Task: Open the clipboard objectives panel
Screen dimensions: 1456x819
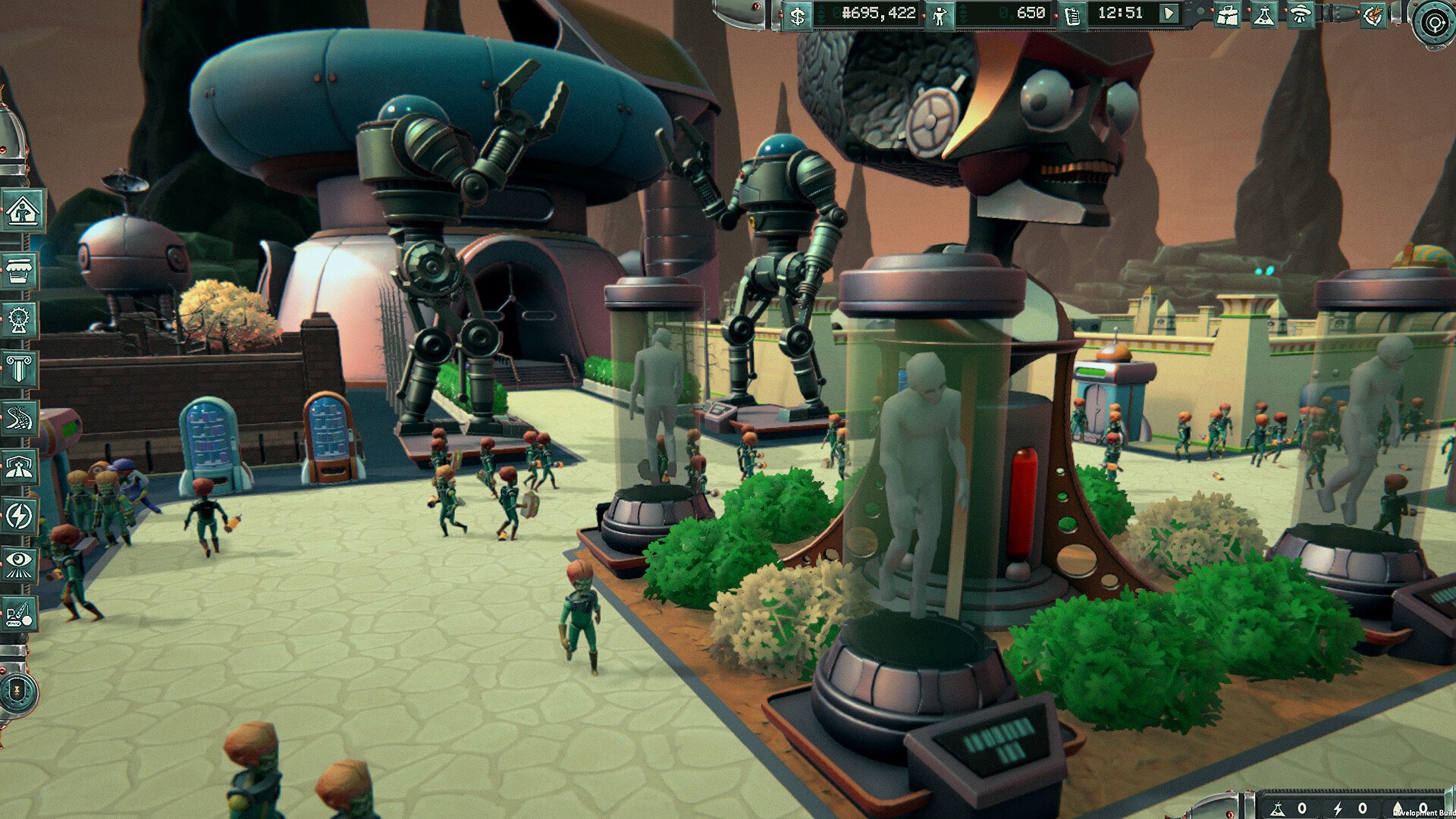Action: pyautogui.click(x=1072, y=15)
